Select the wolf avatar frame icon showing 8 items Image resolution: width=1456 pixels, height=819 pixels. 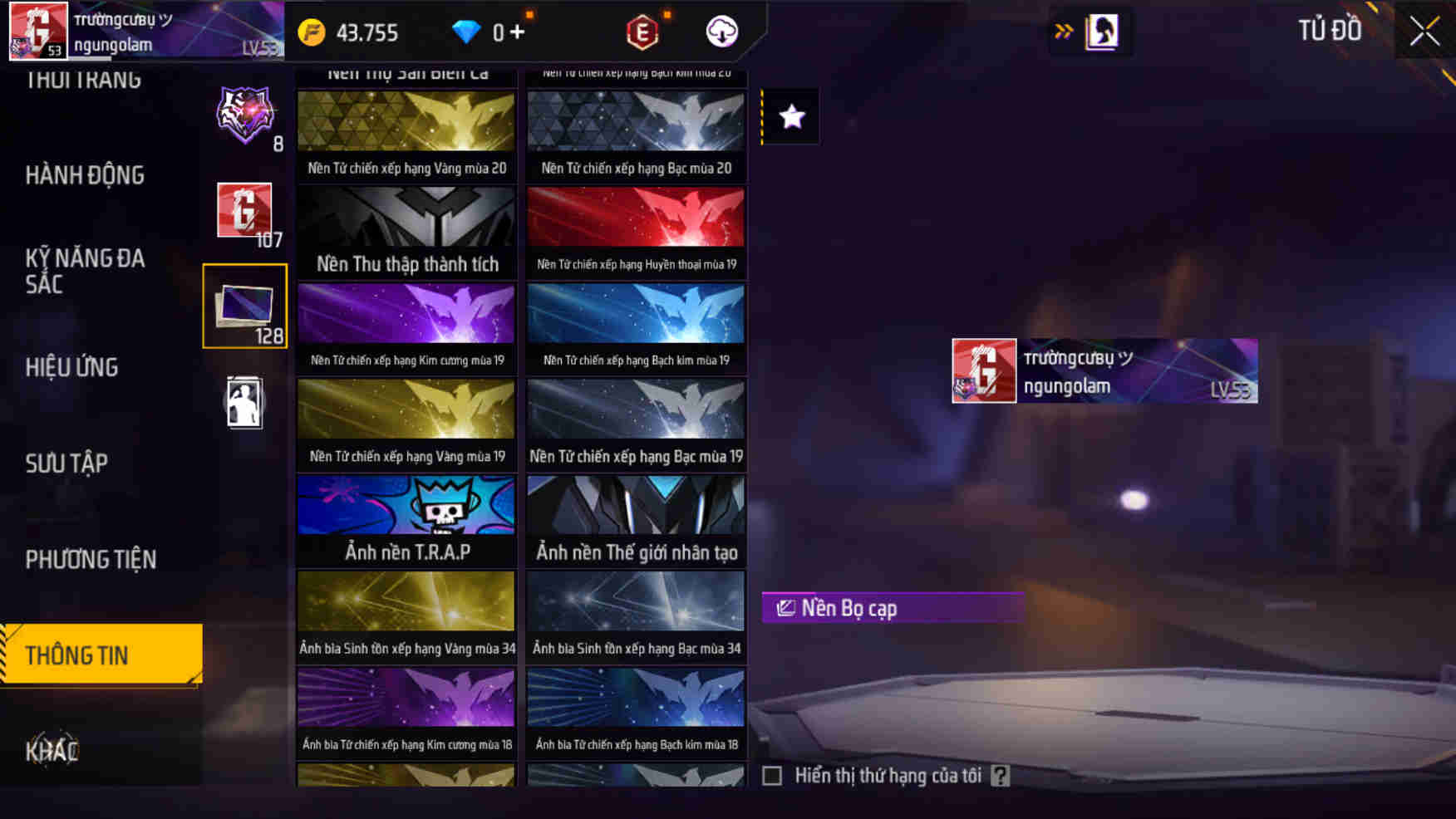click(243, 116)
